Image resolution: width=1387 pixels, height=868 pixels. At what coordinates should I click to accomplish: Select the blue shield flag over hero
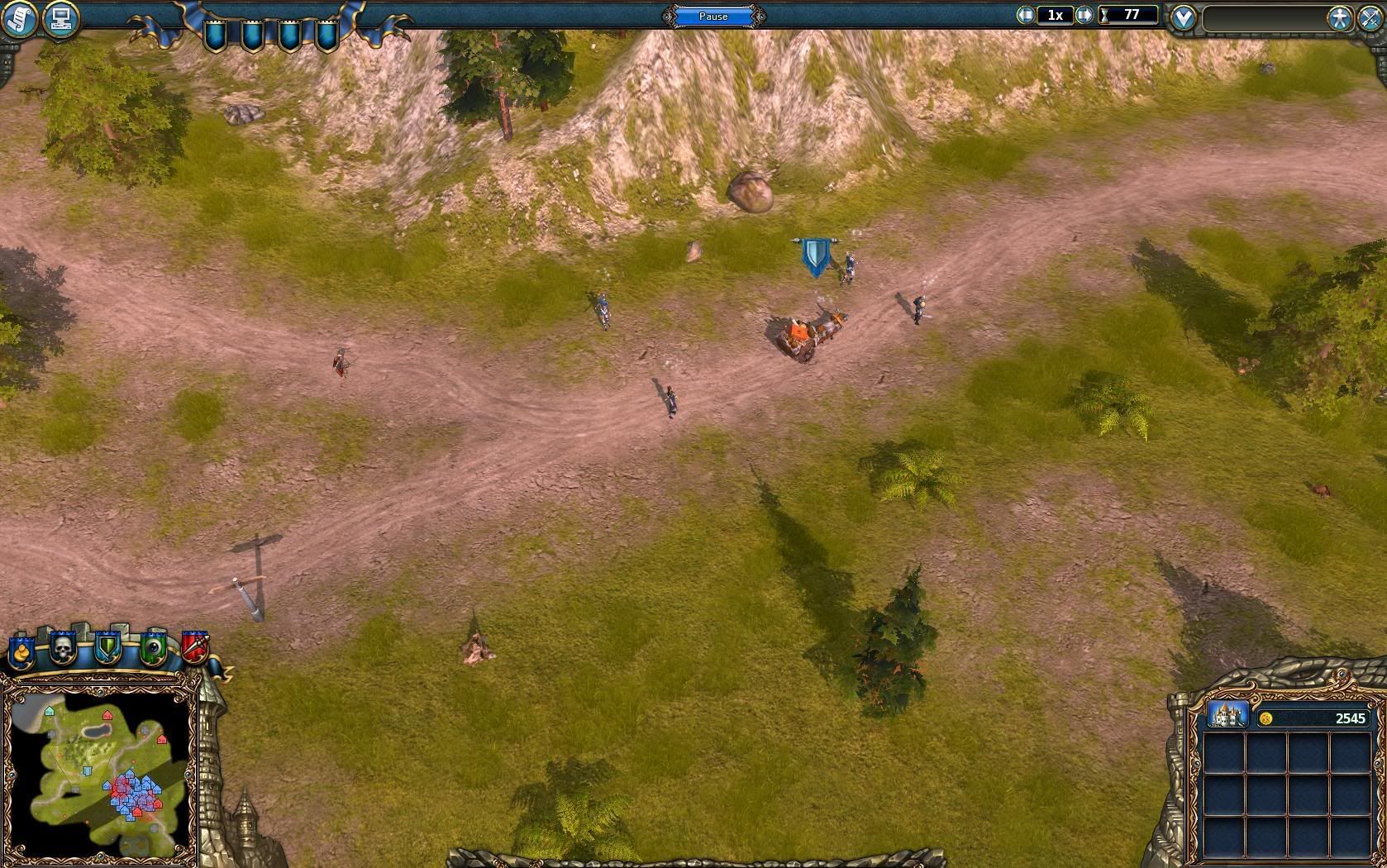816,256
